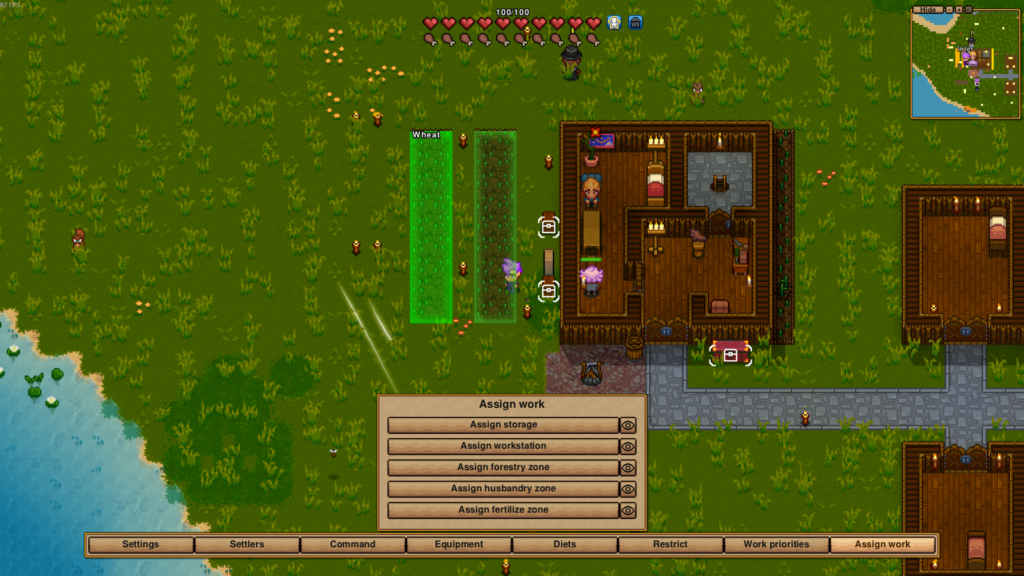The image size is (1024, 576).
Task: Click Assign forestry zone
Action: [503, 467]
